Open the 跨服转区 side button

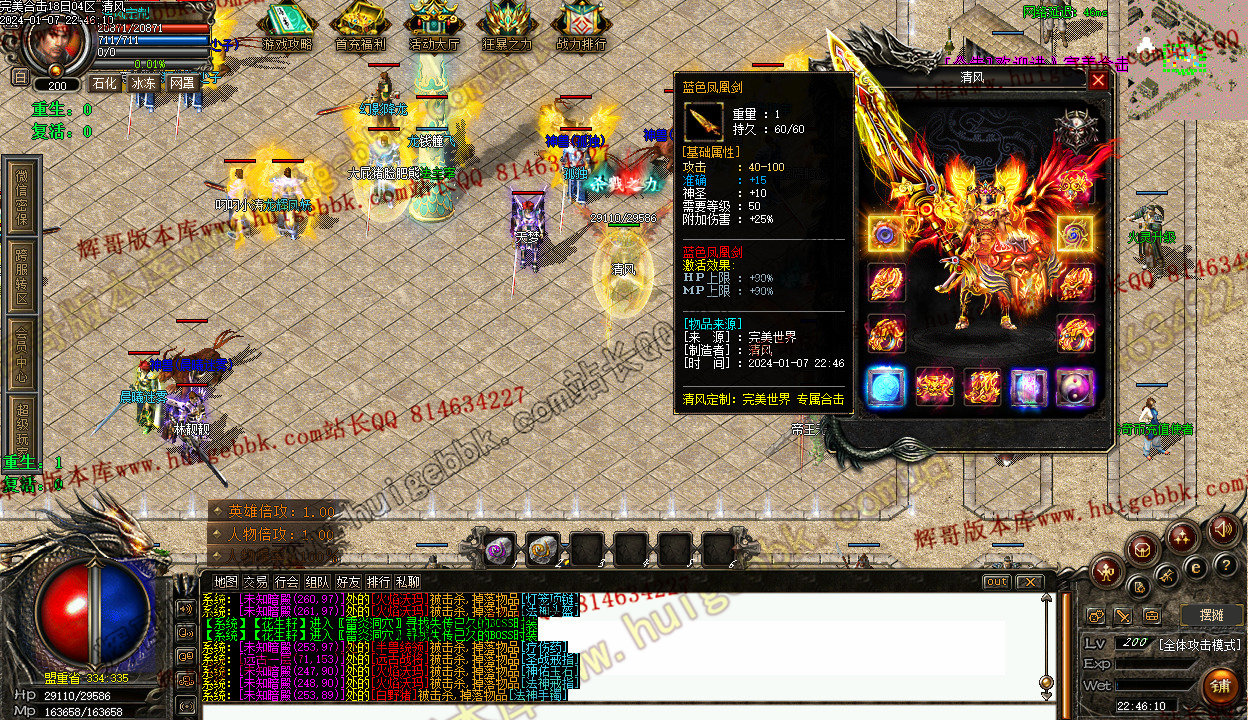[22, 277]
